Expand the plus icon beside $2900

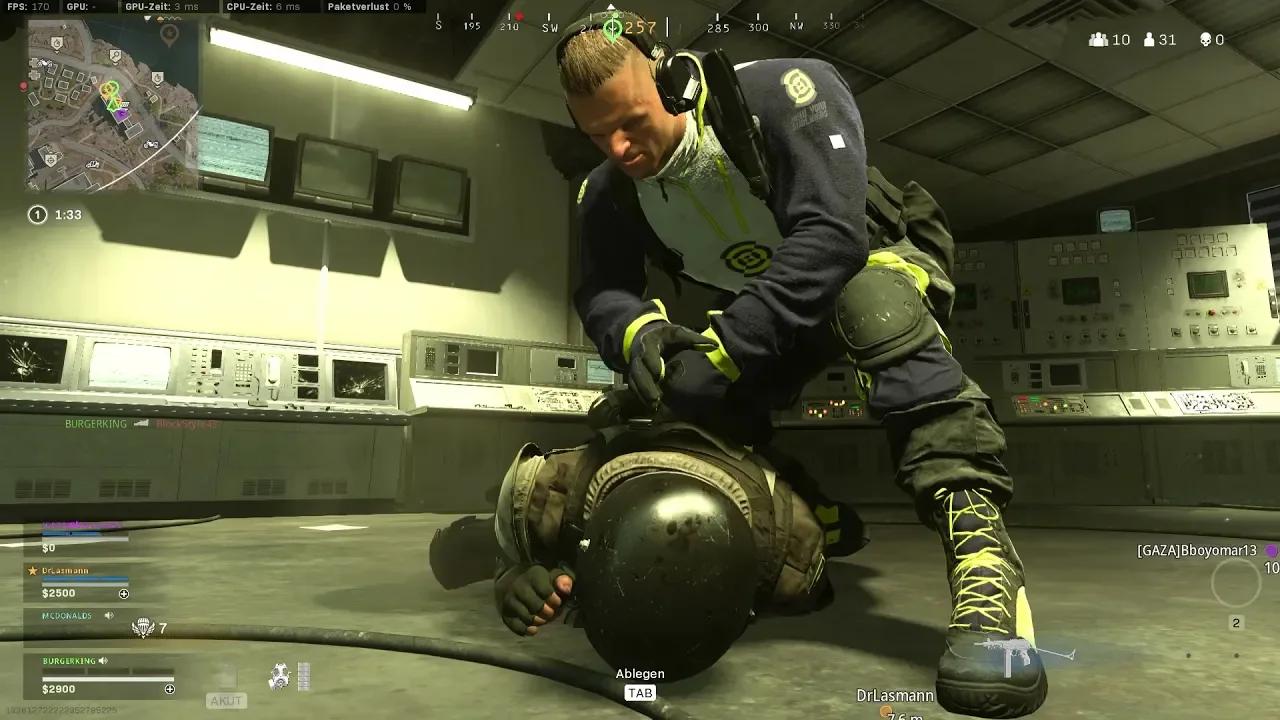170,689
